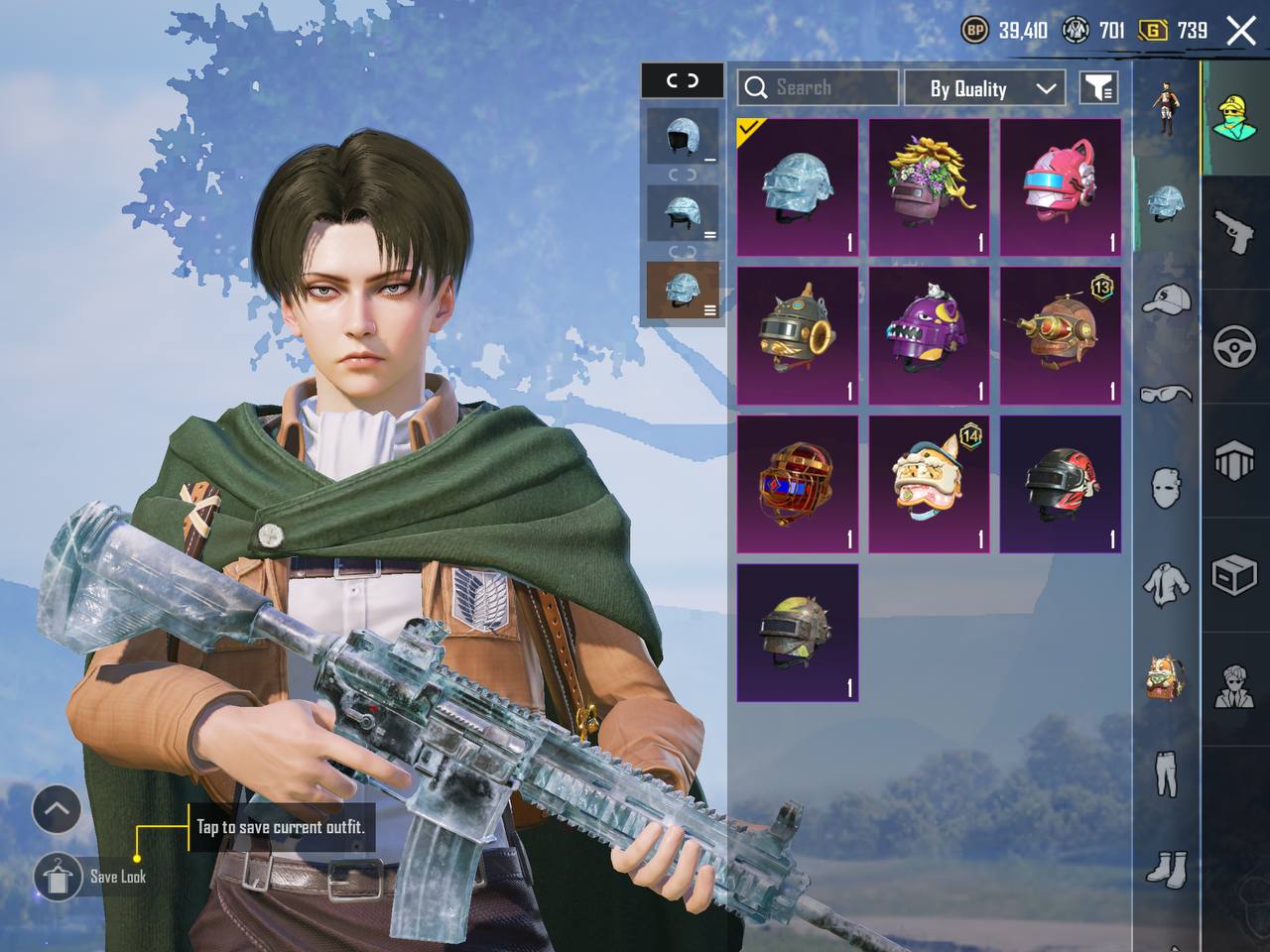Screen dimensions: 1270x952
Task: Close the inventory with the X button
Action: (x=1240, y=31)
